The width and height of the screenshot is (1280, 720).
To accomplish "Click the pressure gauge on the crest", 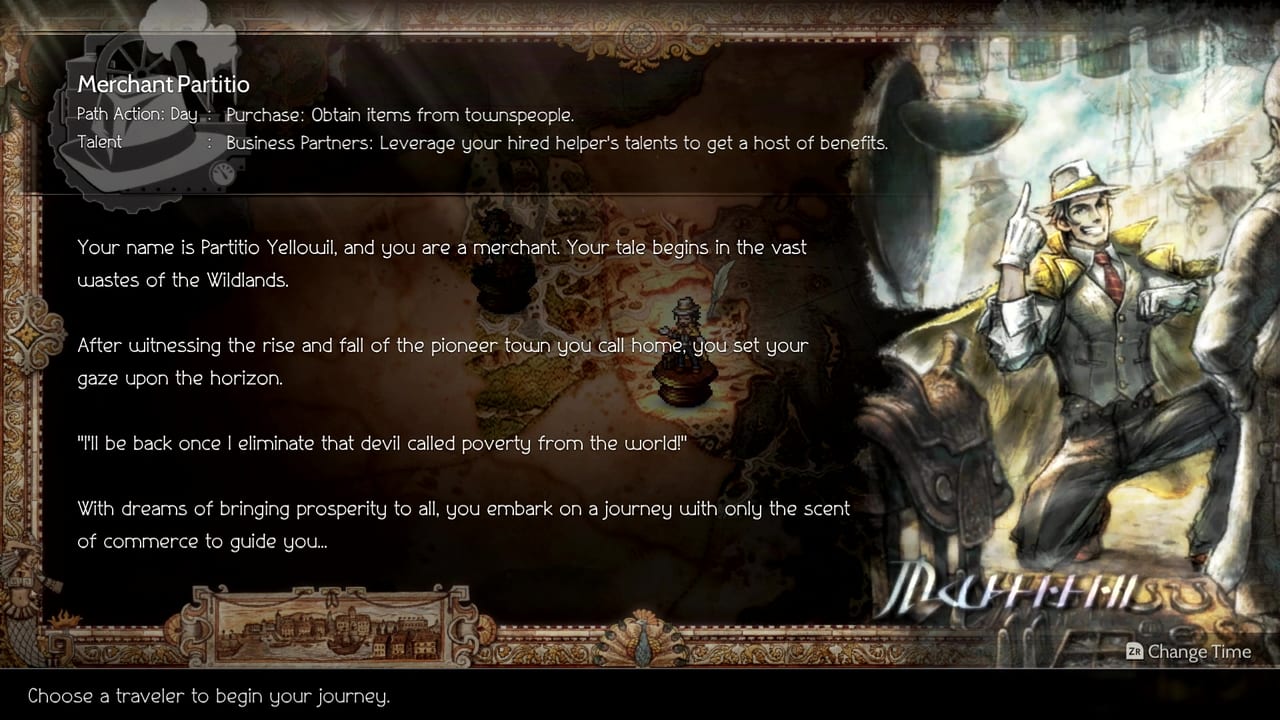I will pos(222,173).
